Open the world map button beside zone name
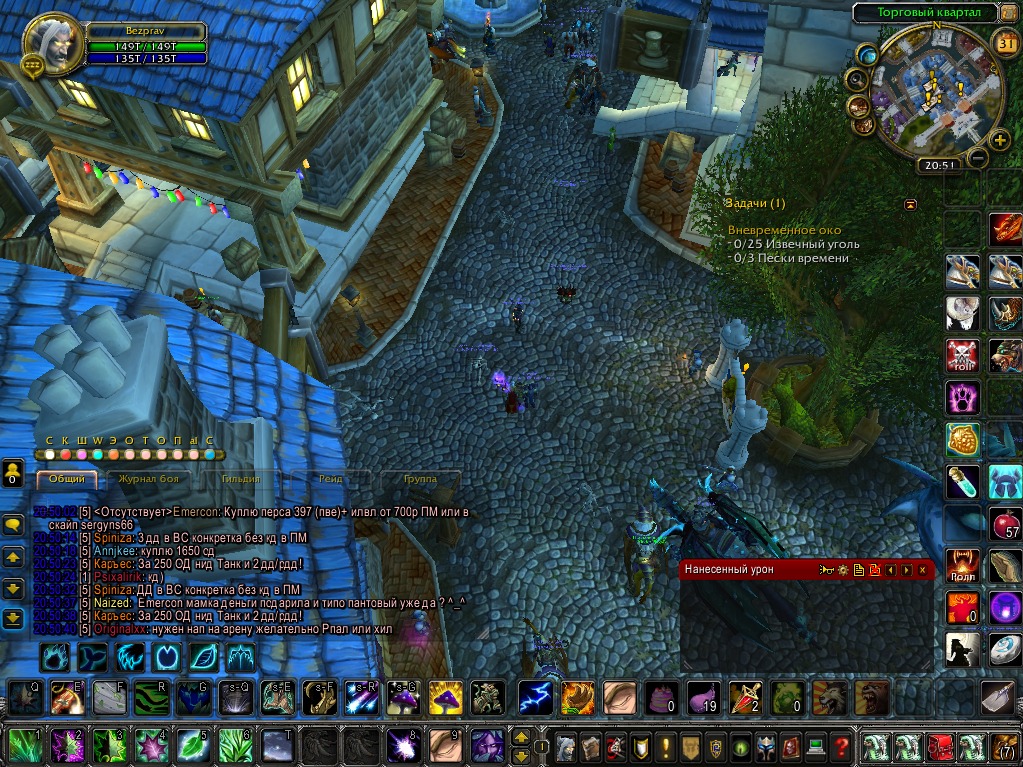The image size is (1023, 767). (1010, 14)
